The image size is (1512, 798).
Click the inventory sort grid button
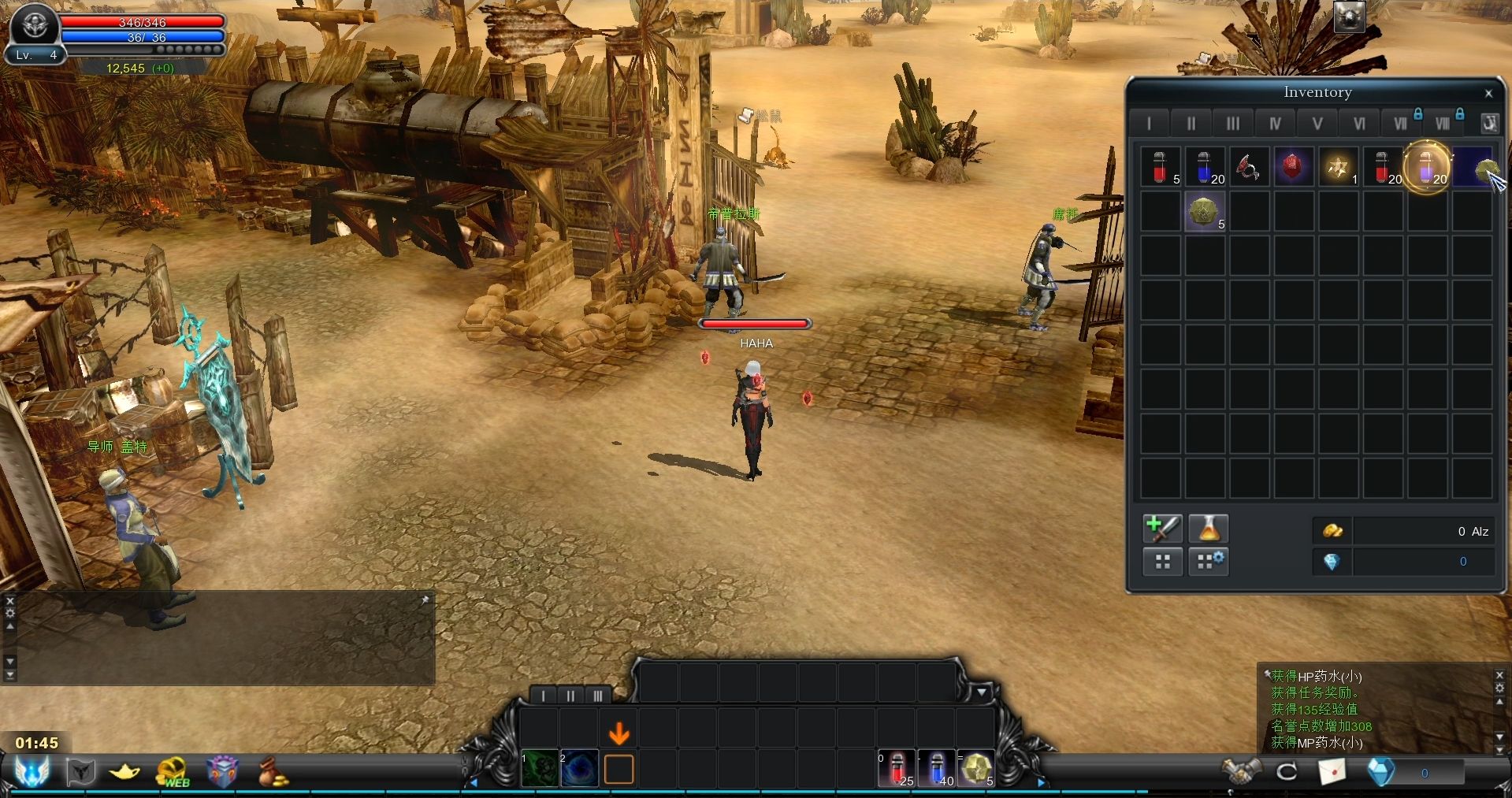click(1162, 562)
